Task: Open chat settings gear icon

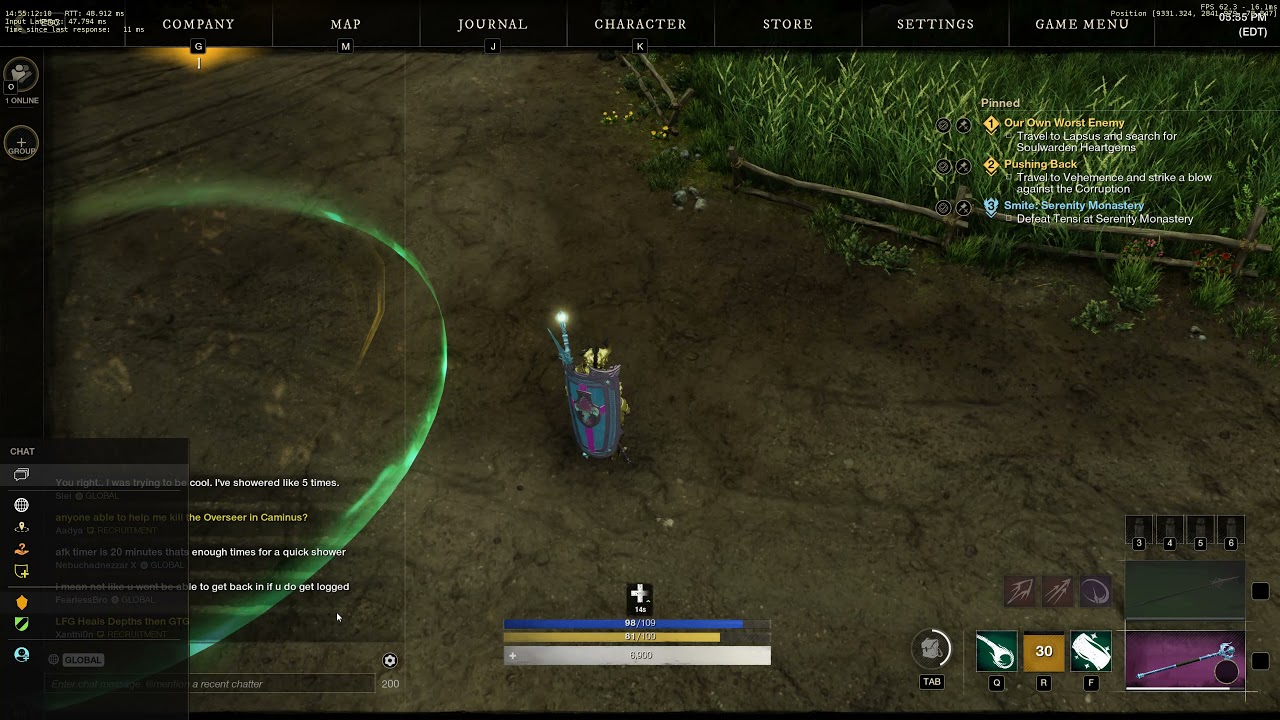Action: pos(390,660)
